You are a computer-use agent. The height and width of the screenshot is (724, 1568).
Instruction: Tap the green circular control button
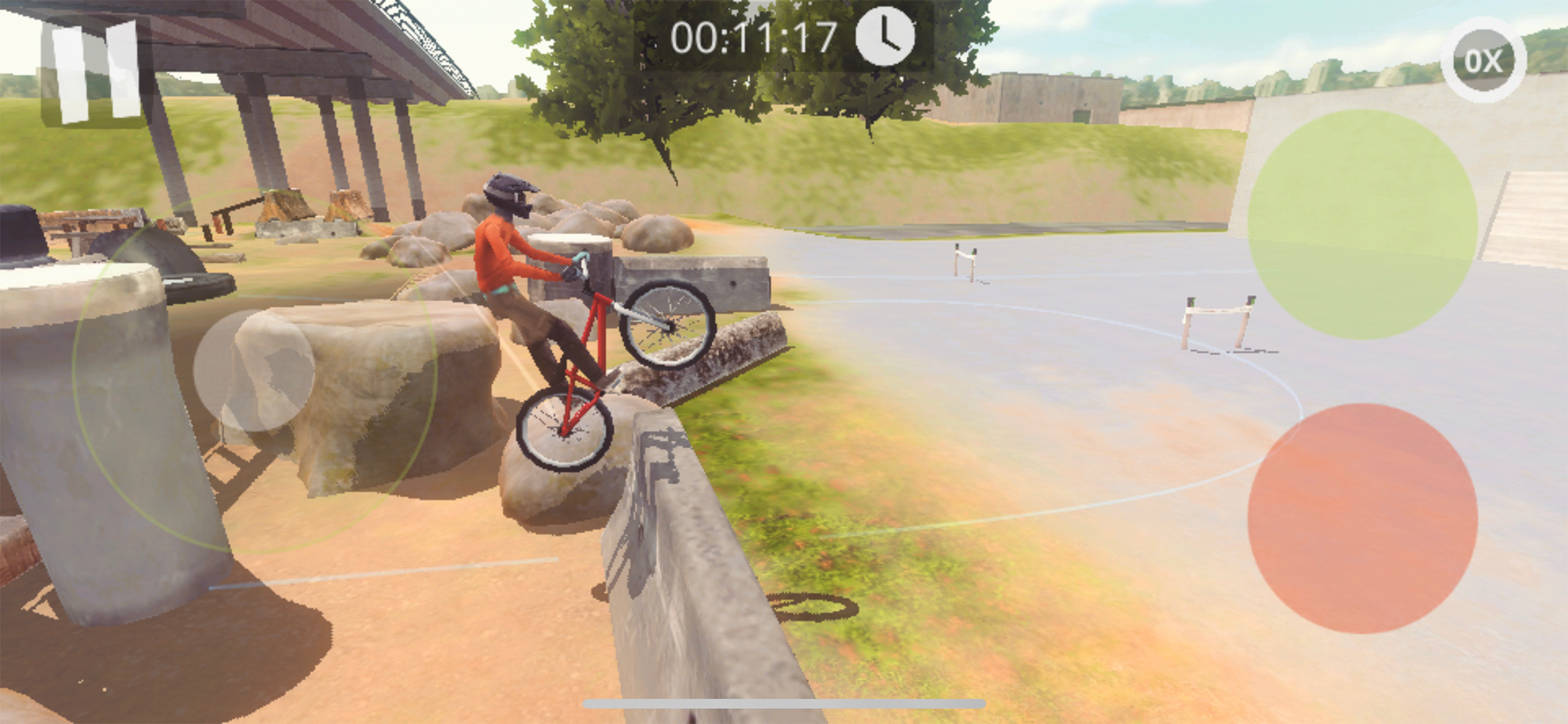[1362, 224]
